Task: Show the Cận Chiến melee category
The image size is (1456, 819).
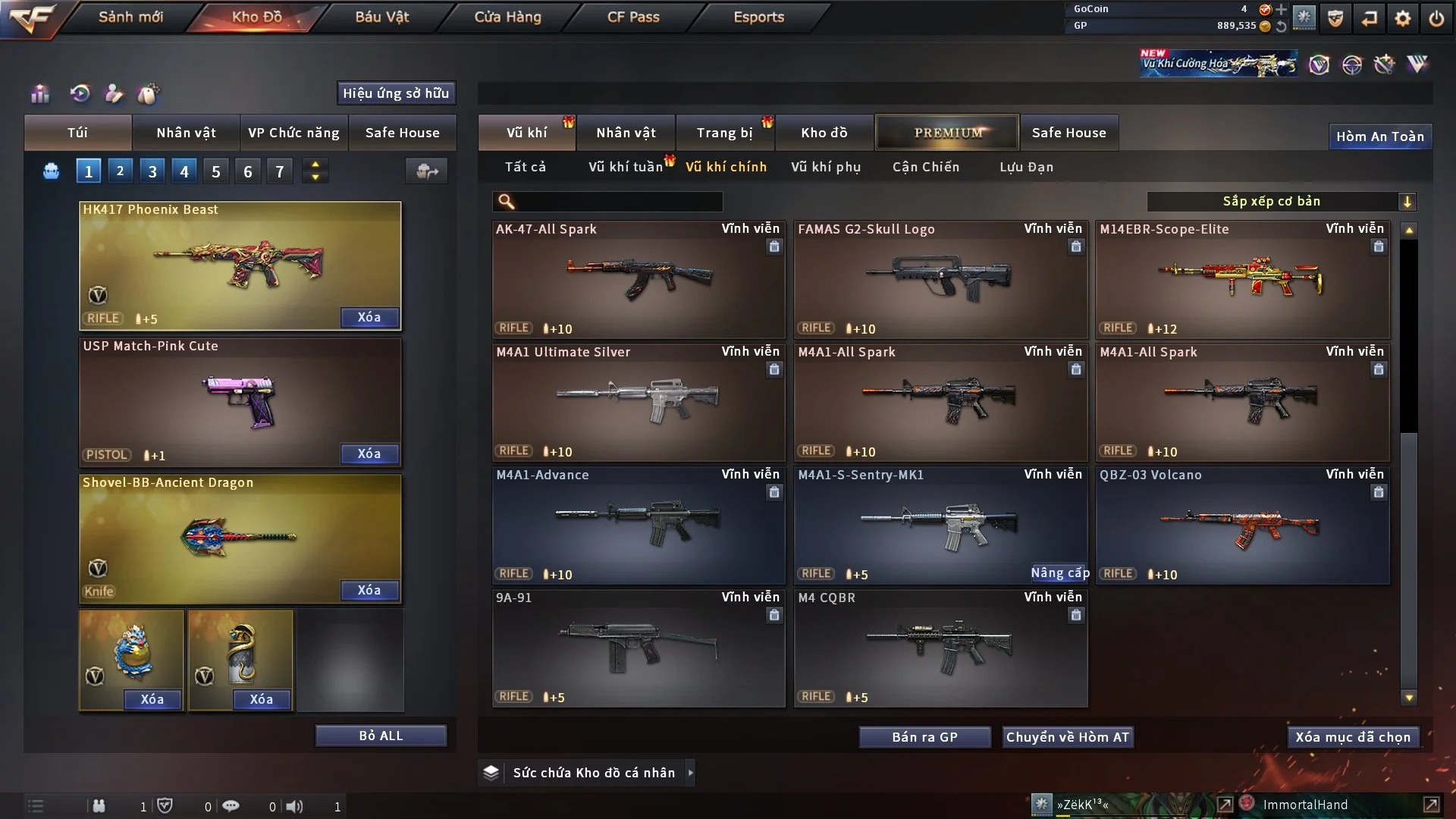Action: point(925,167)
